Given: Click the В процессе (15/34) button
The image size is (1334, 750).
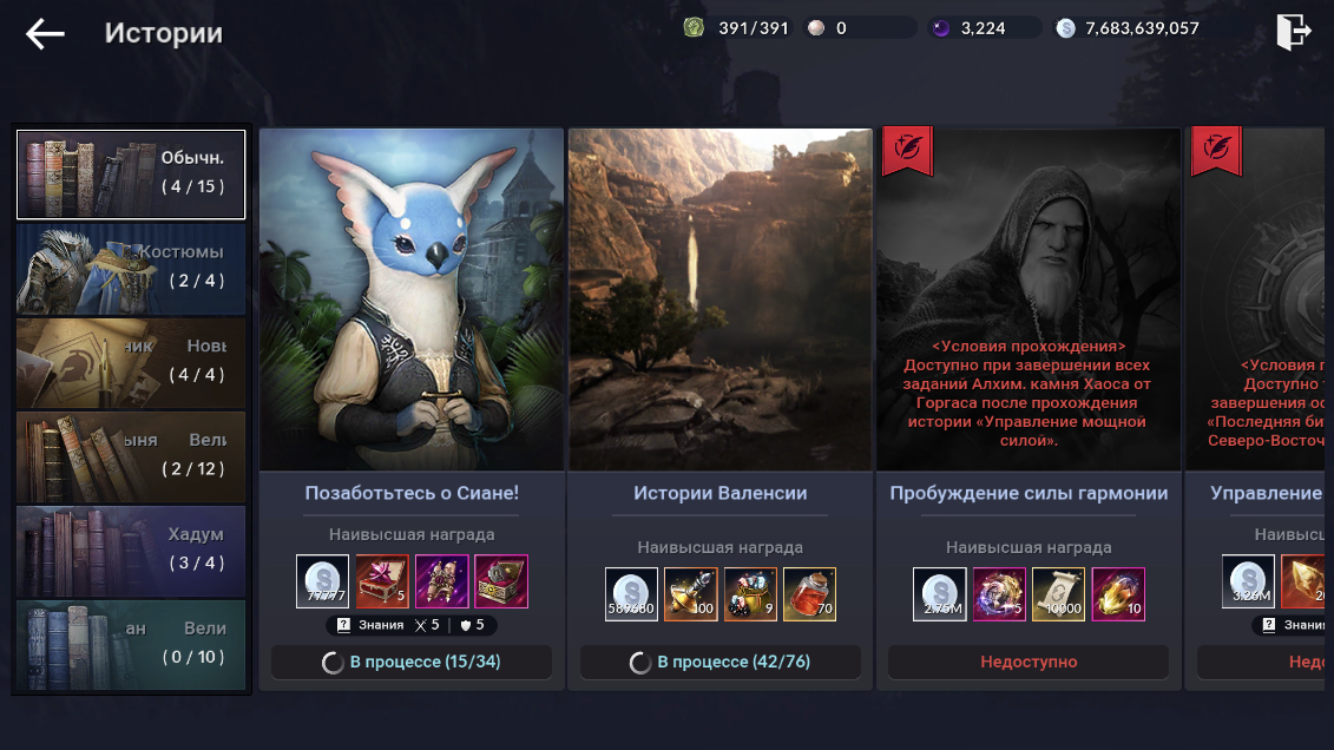Looking at the screenshot, I should click(411, 662).
